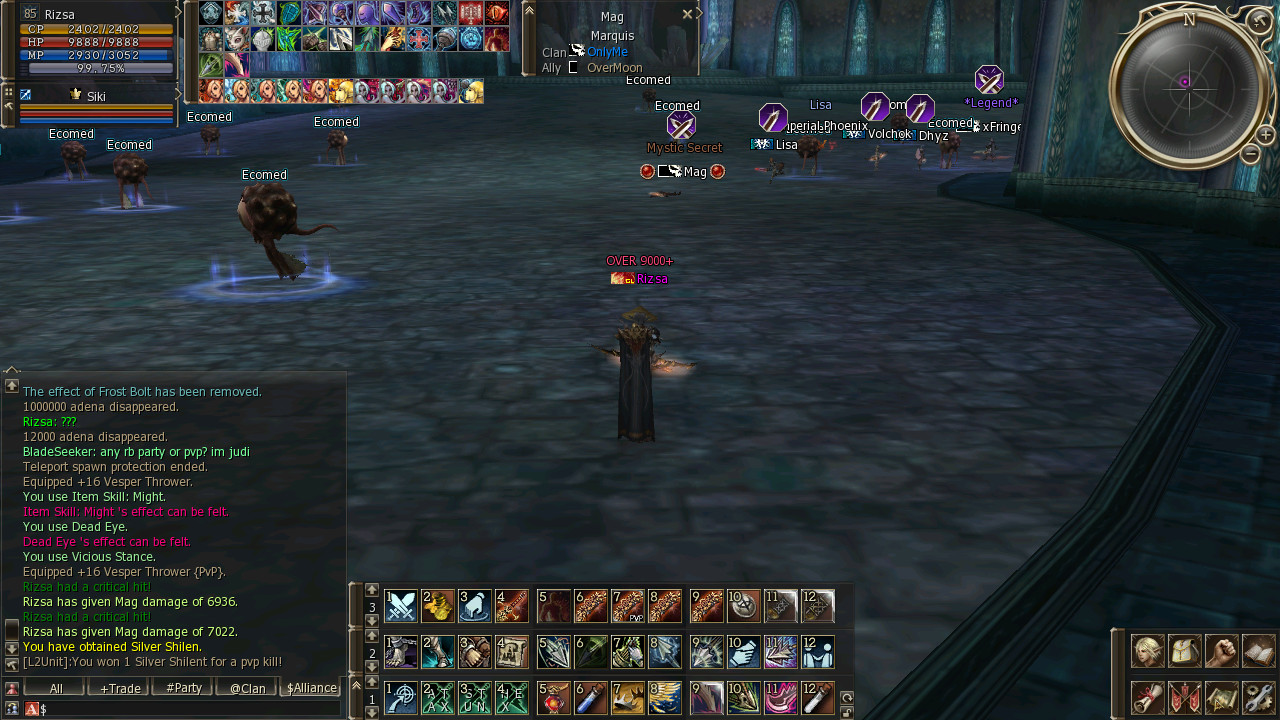This screenshot has width=1280, height=720.
Task: Use the blue potion vial hotbar slot
Action: 590,698
